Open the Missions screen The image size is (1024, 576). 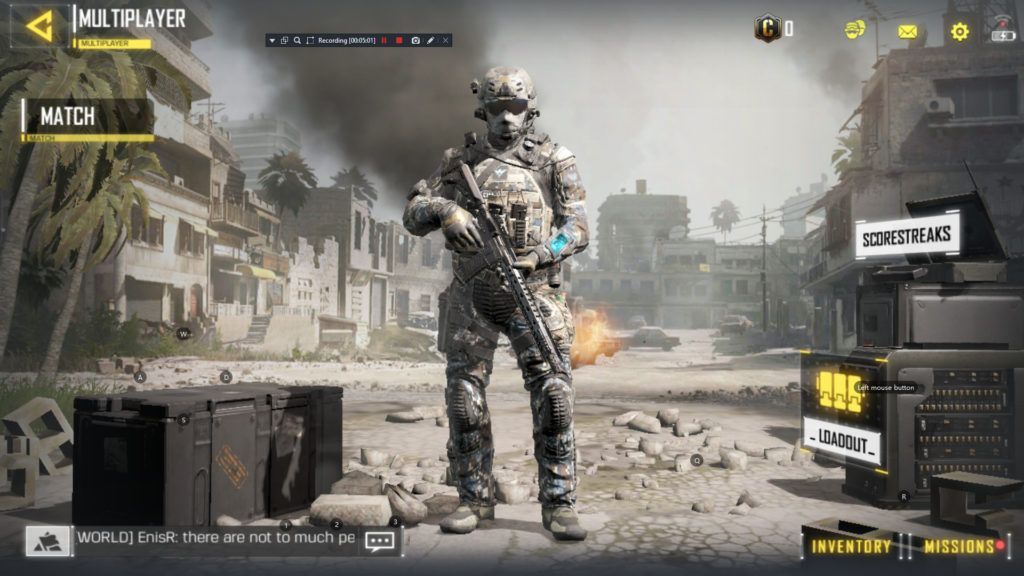tap(958, 546)
